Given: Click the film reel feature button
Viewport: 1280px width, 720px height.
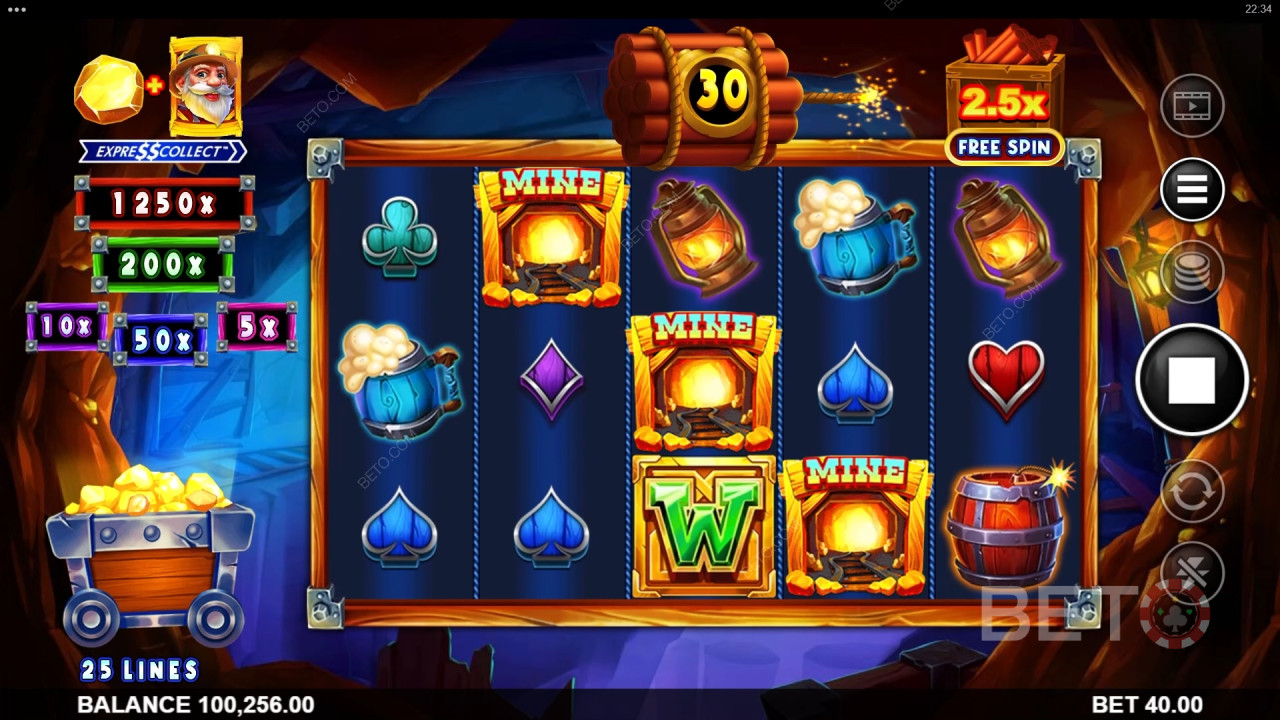Looking at the screenshot, I should pos(1192,105).
